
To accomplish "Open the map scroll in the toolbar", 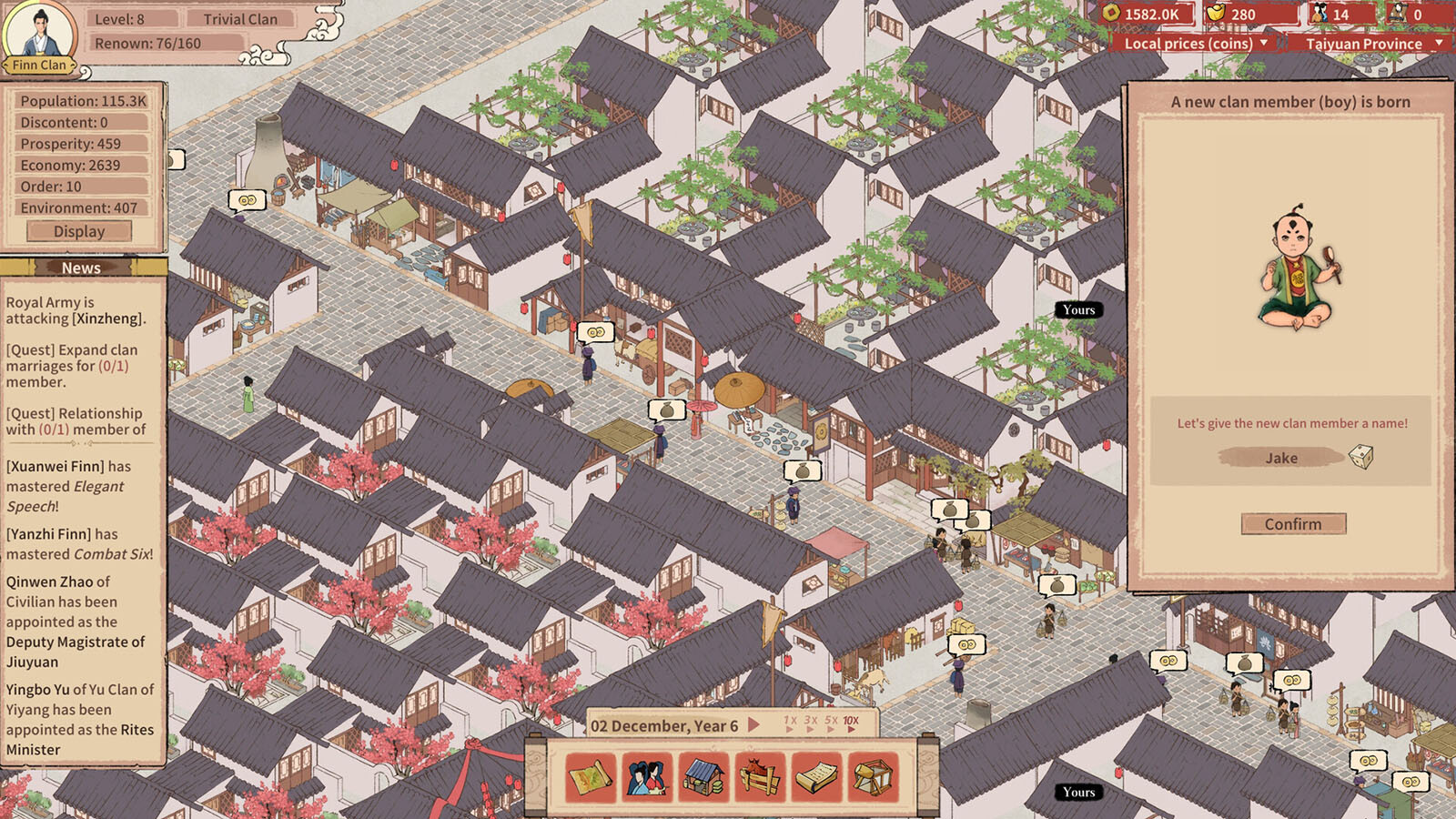I will [x=591, y=778].
